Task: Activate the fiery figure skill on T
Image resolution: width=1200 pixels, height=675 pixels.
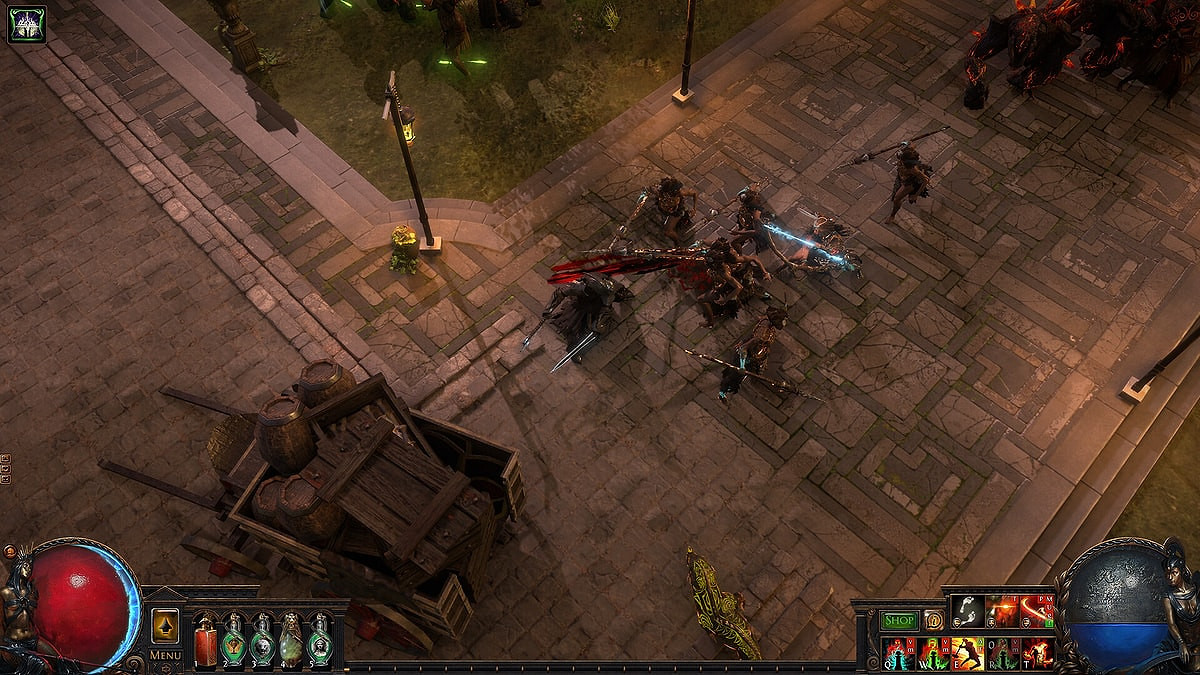Action: tap(1037, 653)
